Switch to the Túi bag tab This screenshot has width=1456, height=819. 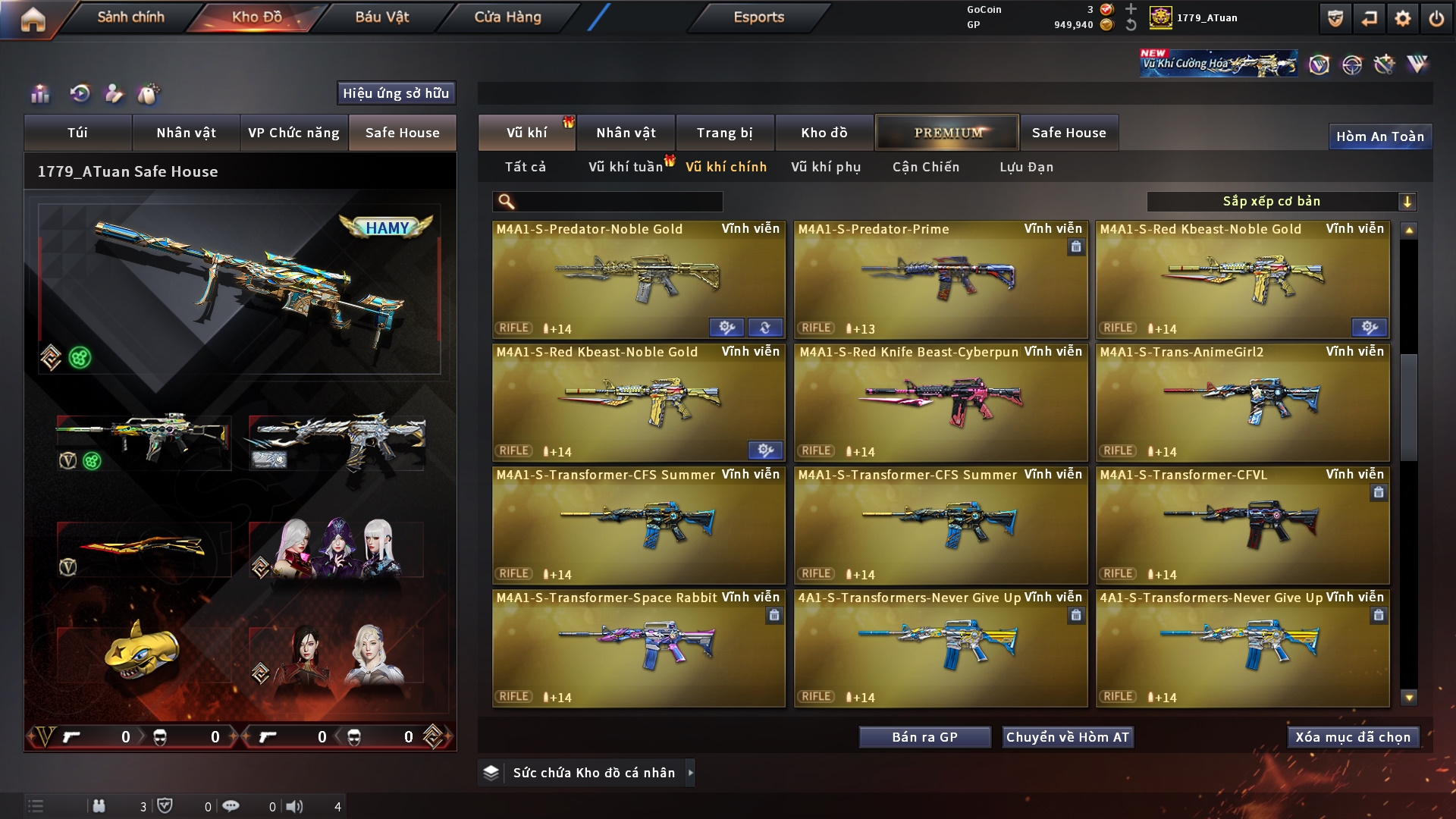tap(77, 133)
